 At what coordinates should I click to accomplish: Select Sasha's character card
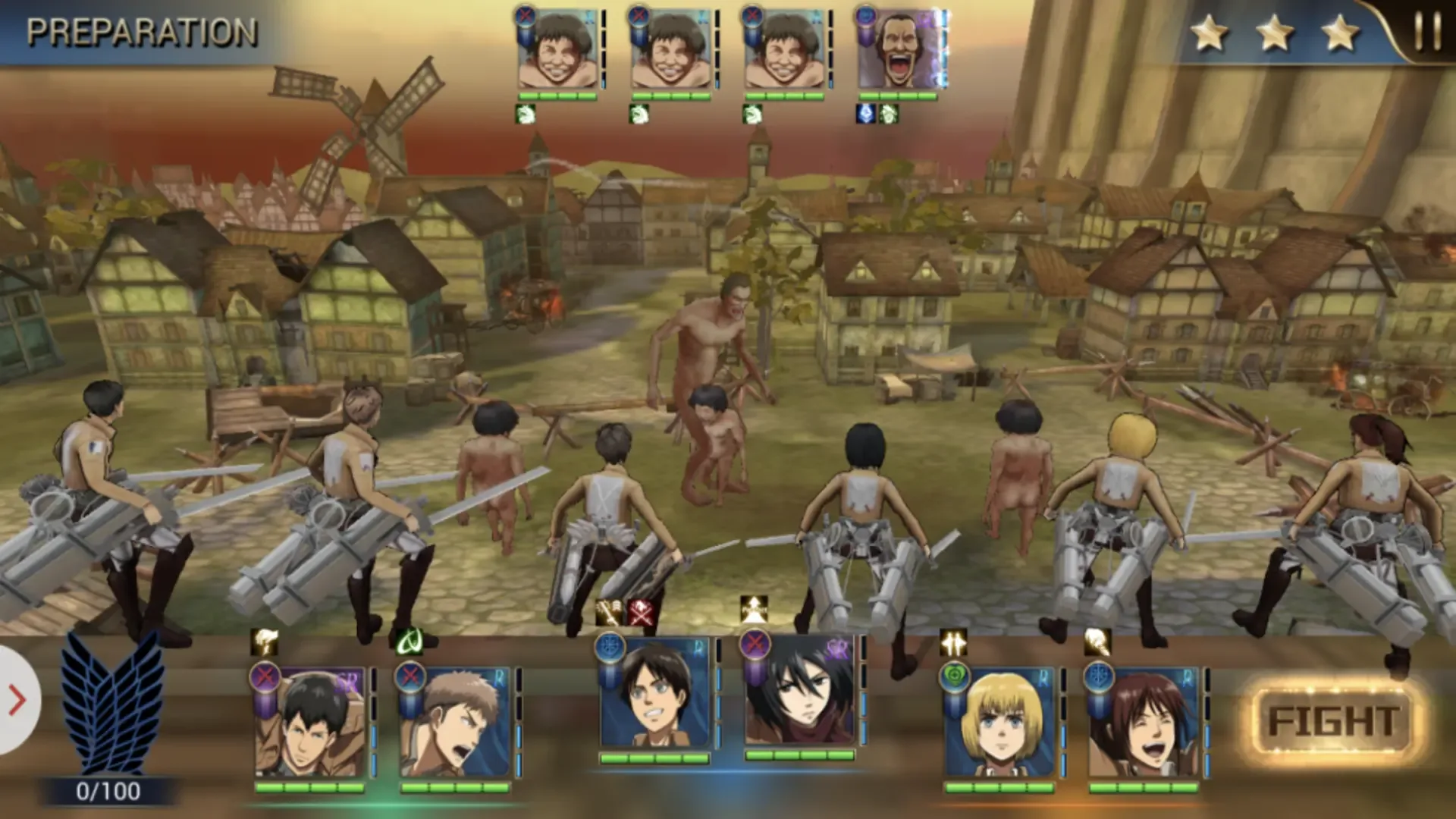pos(1144,724)
